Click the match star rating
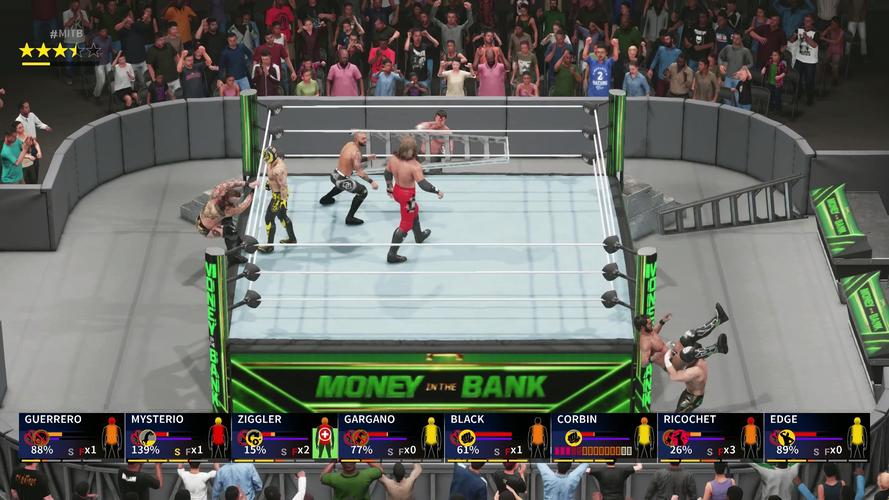This screenshot has height=500, width=889. pyautogui.click(x=59, y=50)
